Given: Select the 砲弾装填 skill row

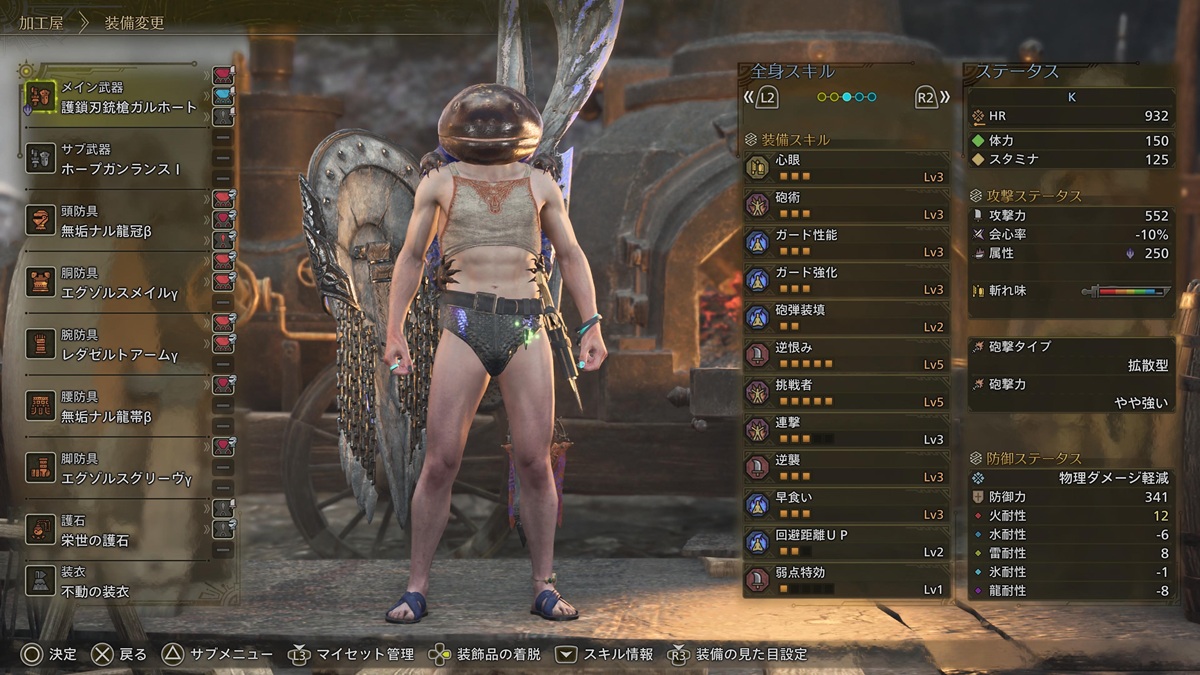Looking at the screenshot, I should tap(845, 318).
